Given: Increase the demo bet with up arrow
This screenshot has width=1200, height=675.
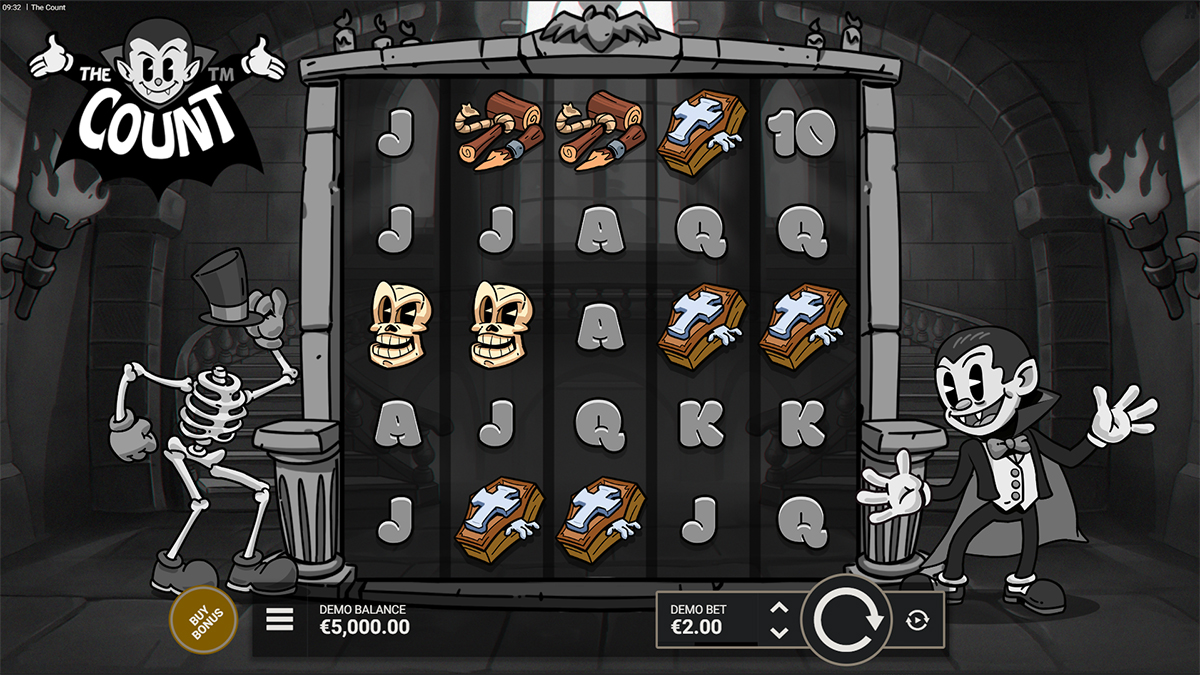Looking at the screenshot, I should [x=780, y=608].
